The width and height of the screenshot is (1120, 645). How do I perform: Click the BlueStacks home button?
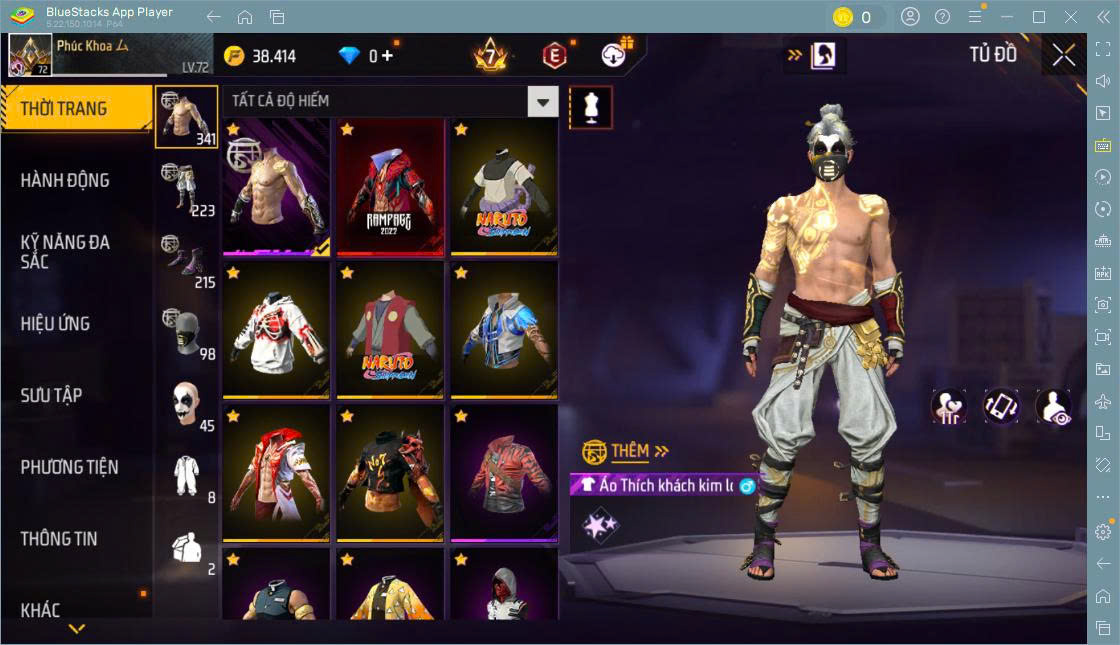245,17
